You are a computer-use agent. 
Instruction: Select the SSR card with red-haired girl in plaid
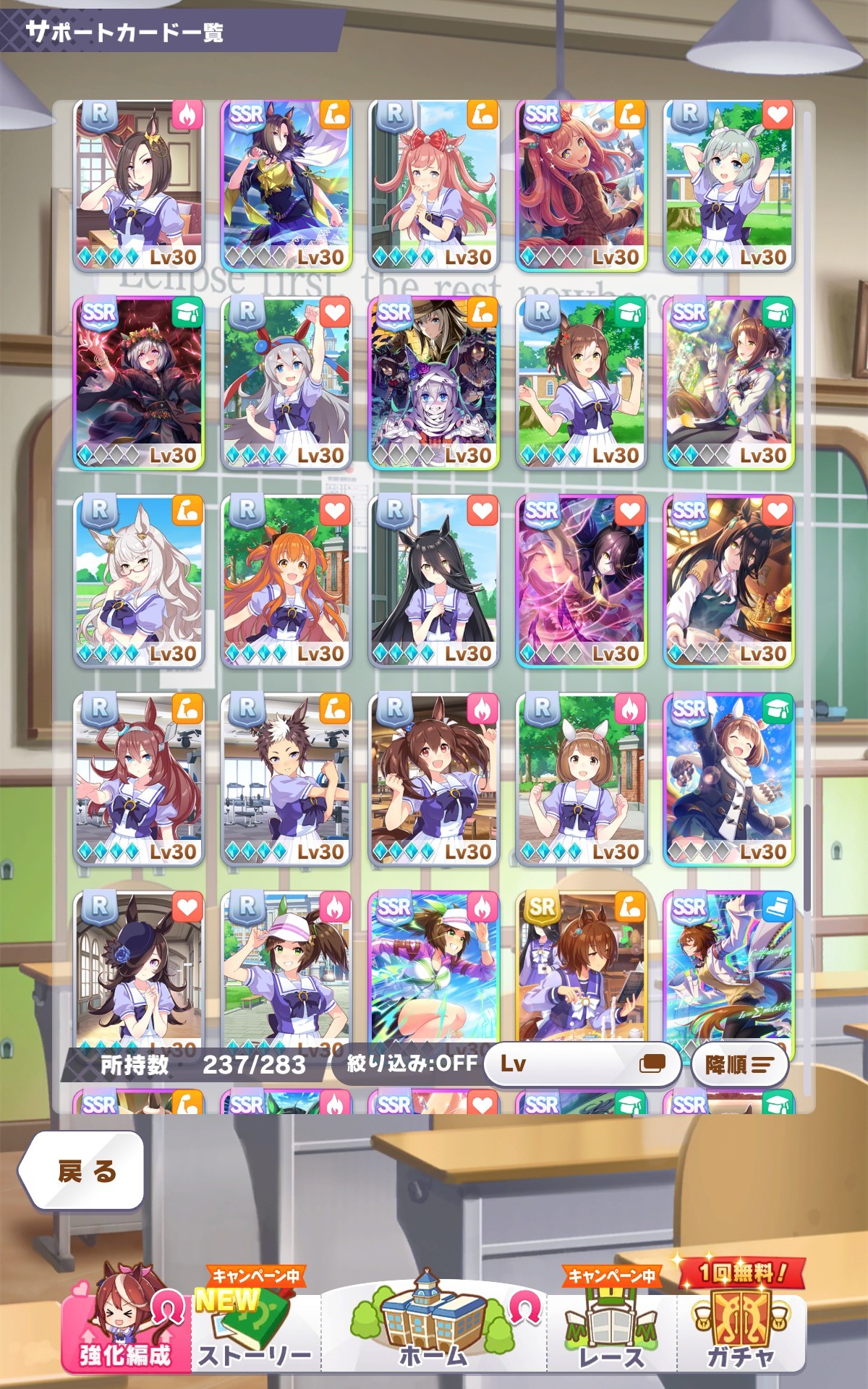[x=581, y=185]
